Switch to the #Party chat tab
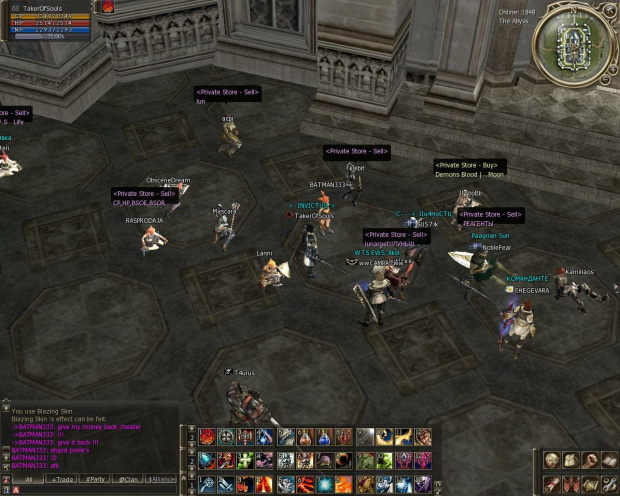620x496 pixels. (96, 480)
